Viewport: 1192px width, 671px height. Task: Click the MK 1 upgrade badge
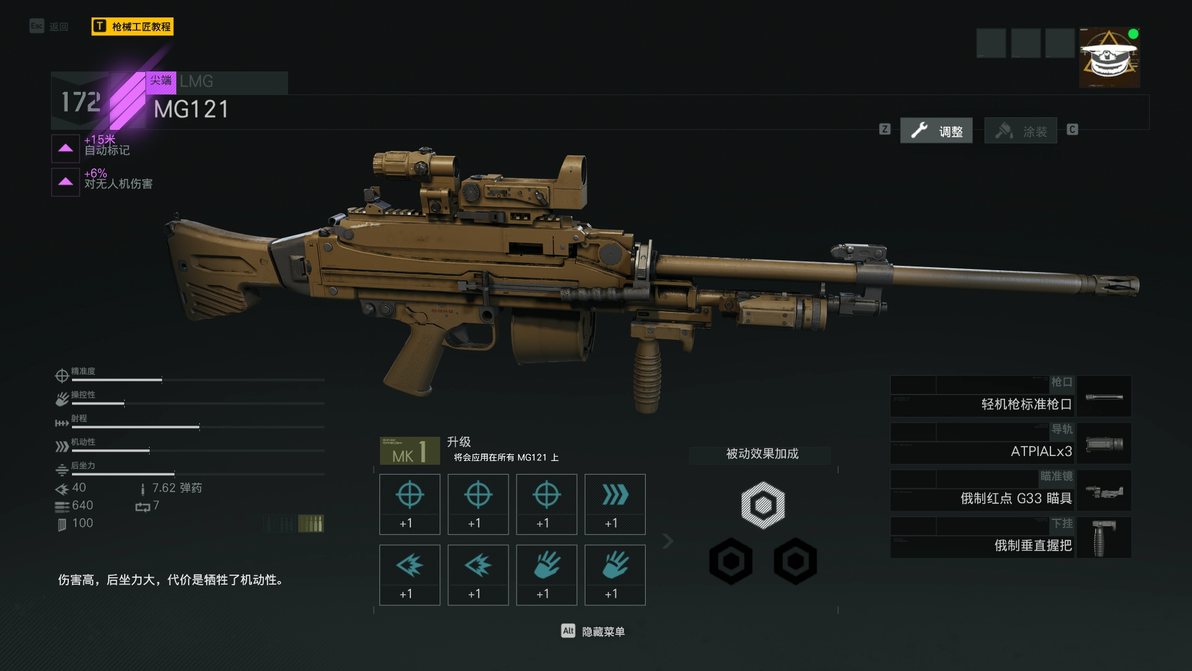(410, 451)
